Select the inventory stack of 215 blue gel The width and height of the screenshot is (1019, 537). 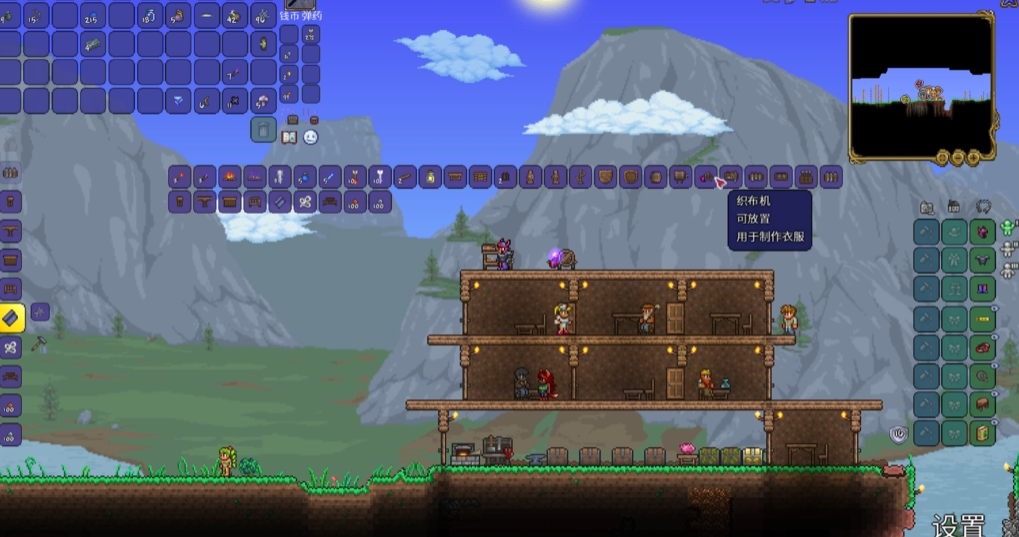93,16
